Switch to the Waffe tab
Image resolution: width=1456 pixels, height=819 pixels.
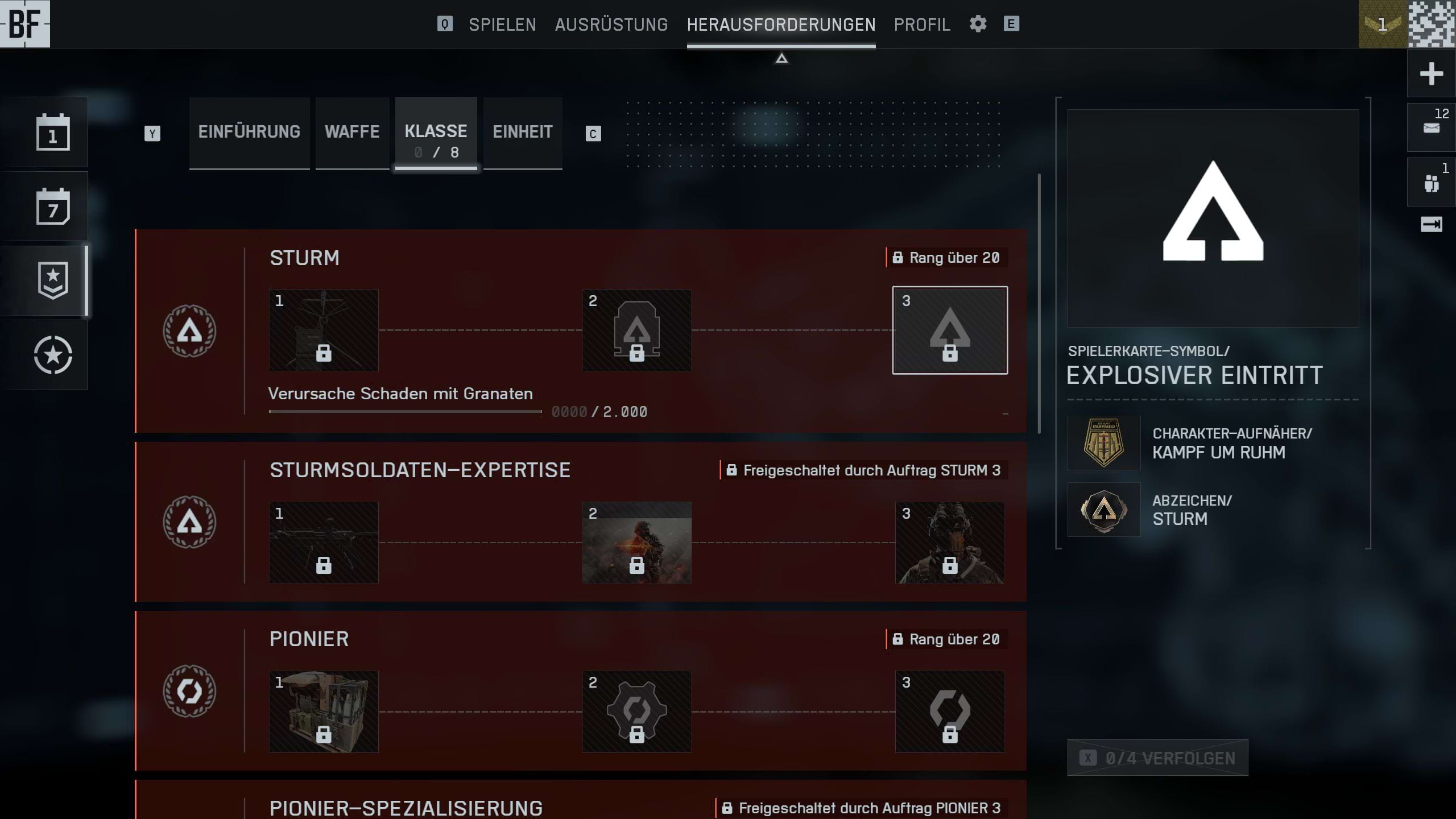point(352,132)
